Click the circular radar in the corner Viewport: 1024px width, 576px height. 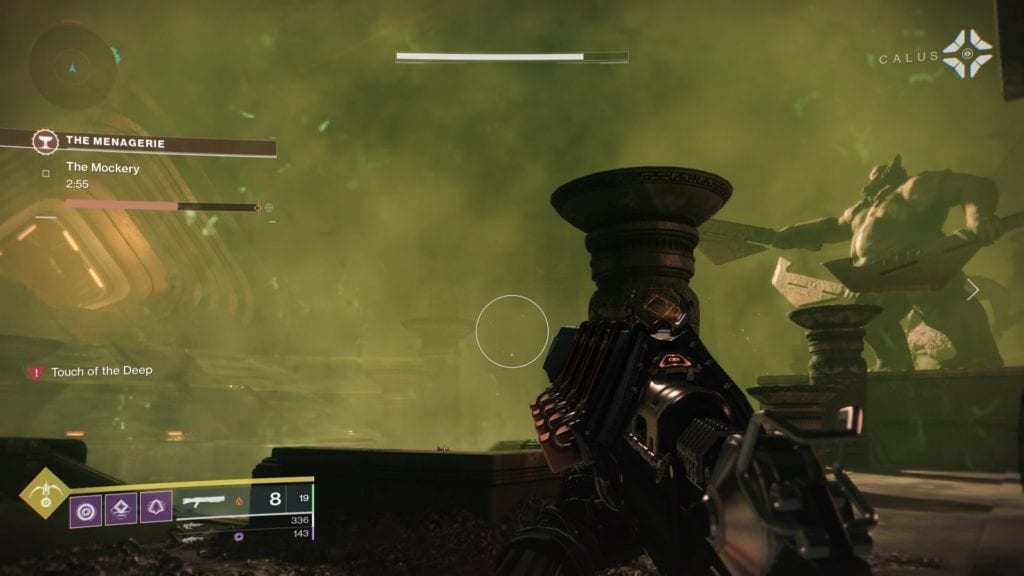(x=72, y=66)
